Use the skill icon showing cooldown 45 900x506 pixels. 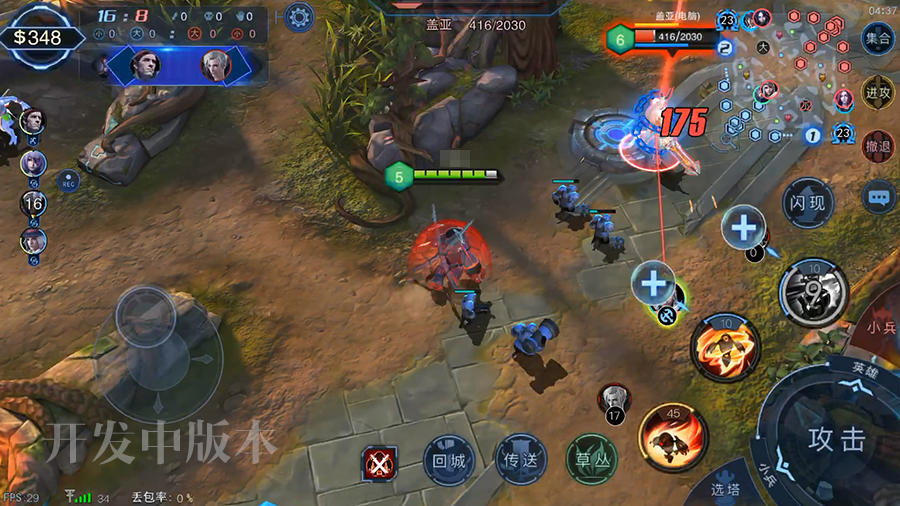672,437
